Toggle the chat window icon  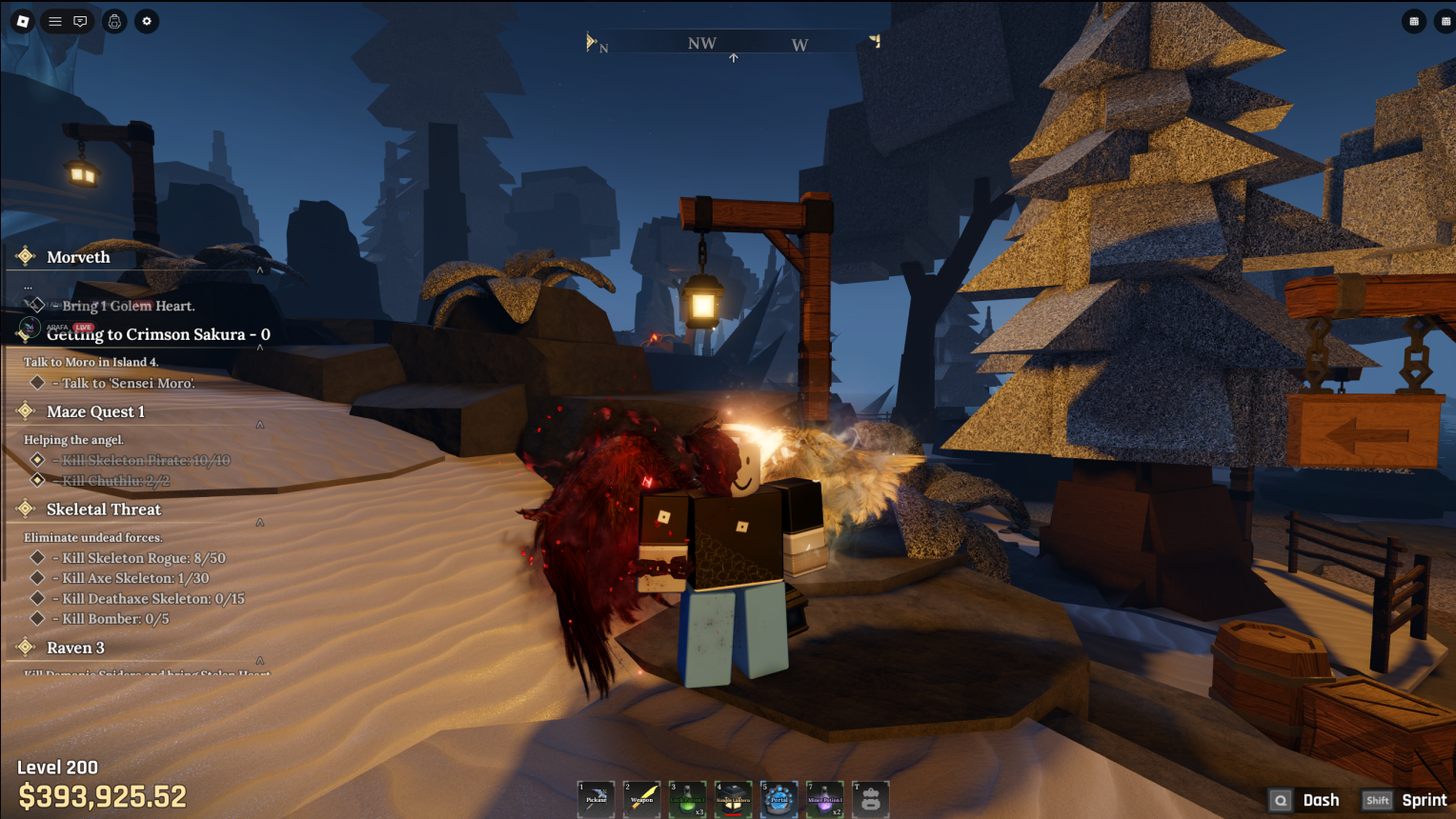(80, 21)
